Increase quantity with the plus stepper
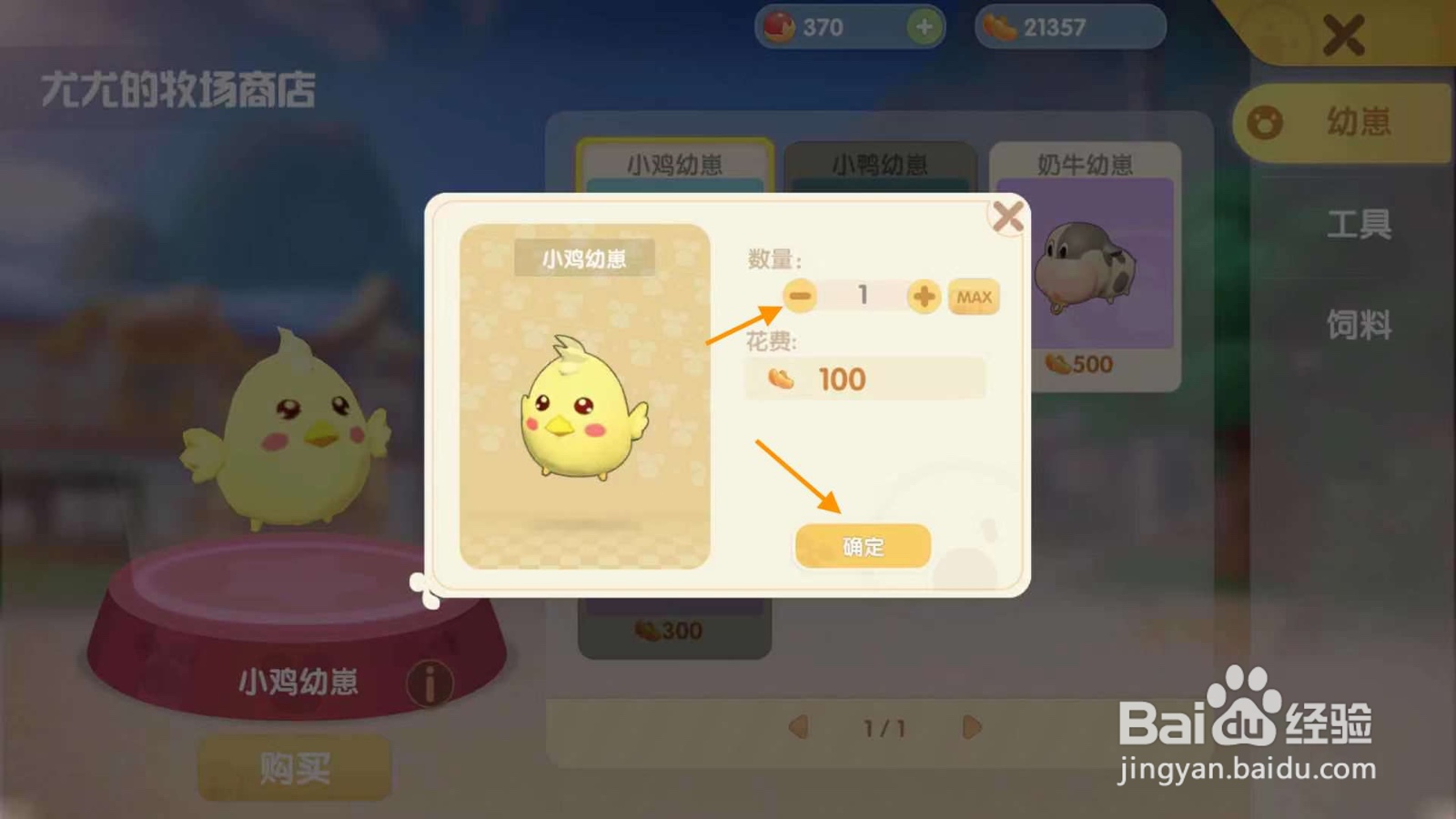The image size is (1456, 819). [x=922, y=296]
